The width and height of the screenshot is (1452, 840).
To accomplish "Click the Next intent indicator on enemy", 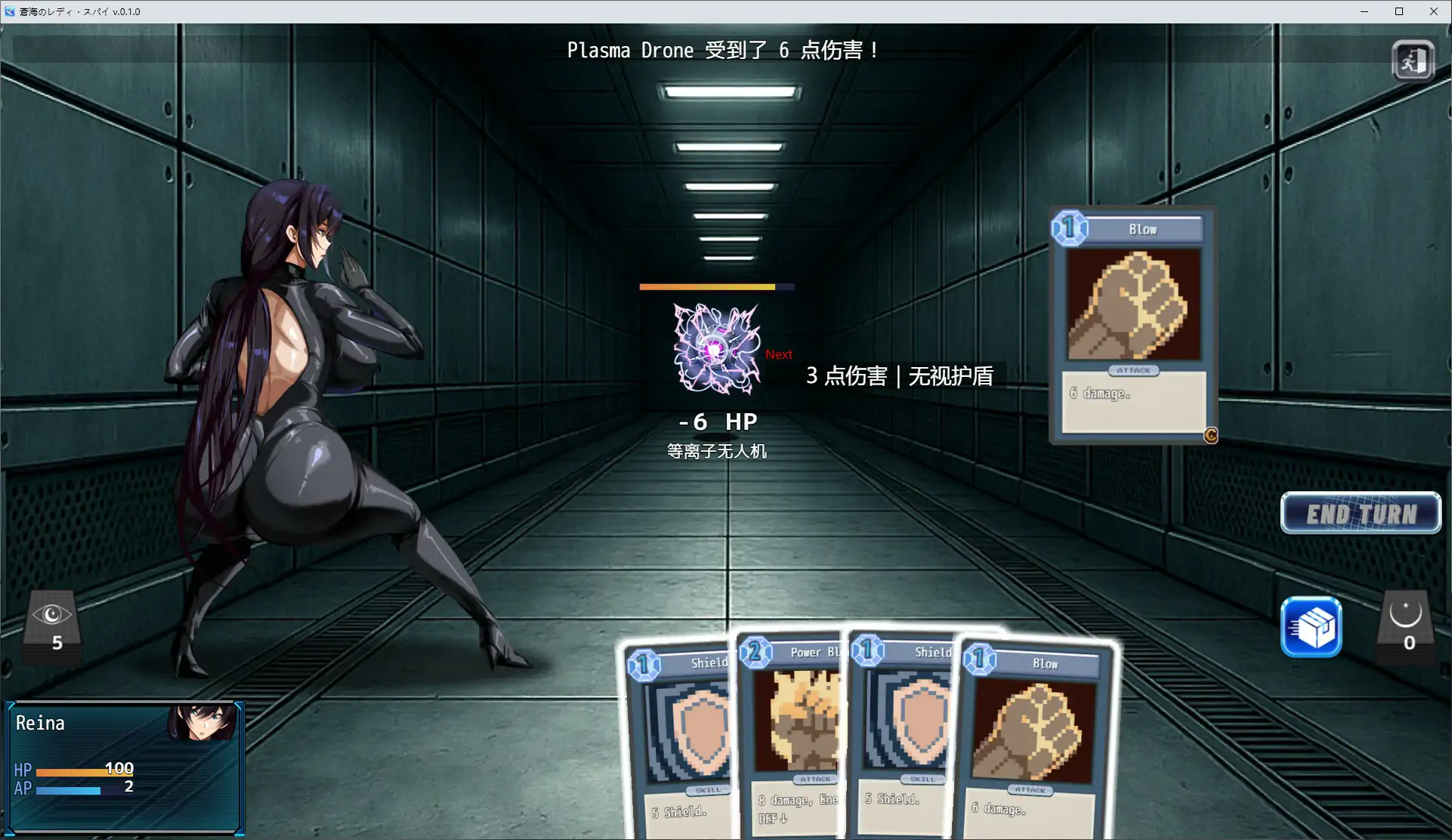I will 778,354.
